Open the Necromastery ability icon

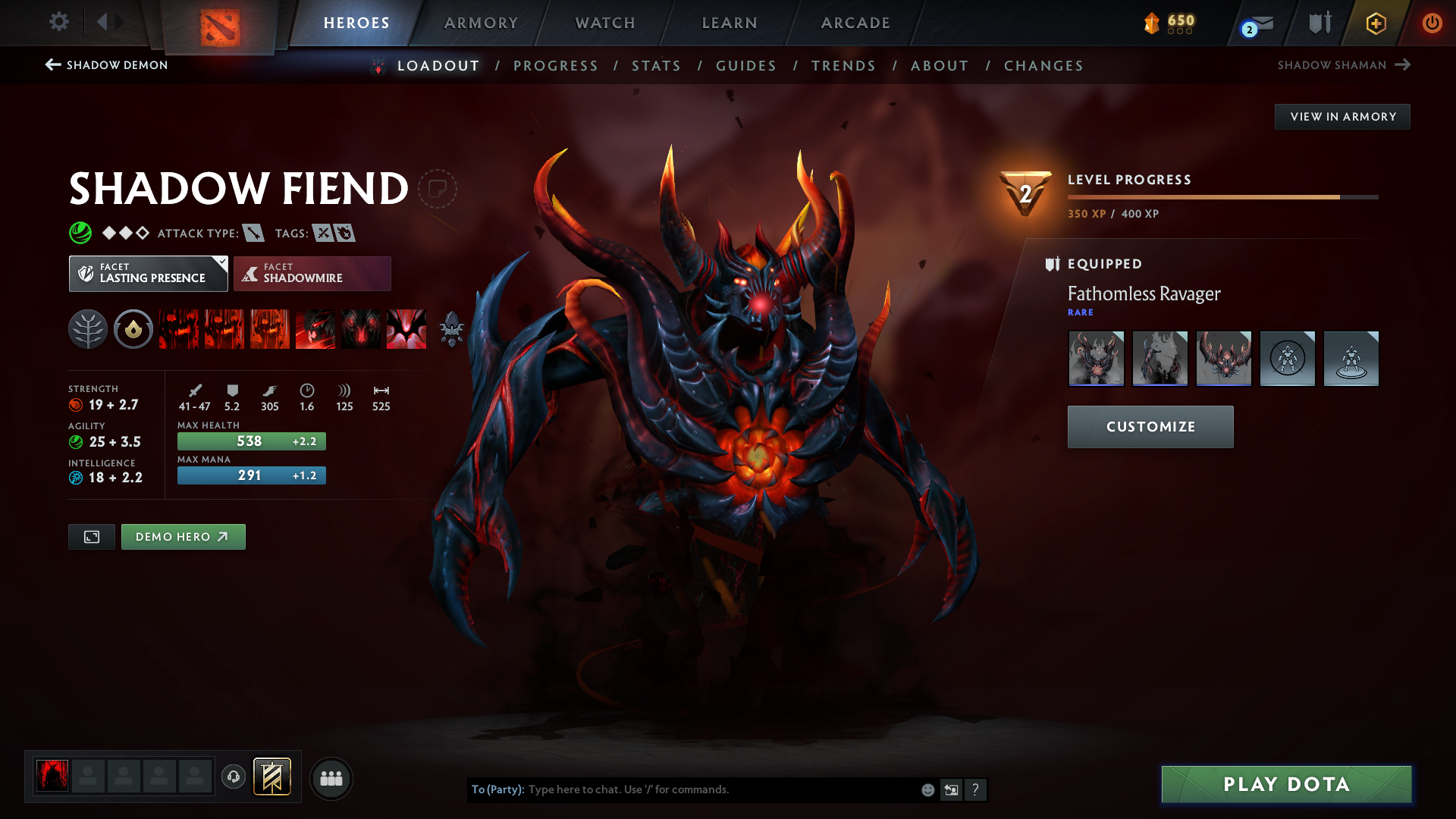click(315, 329)
